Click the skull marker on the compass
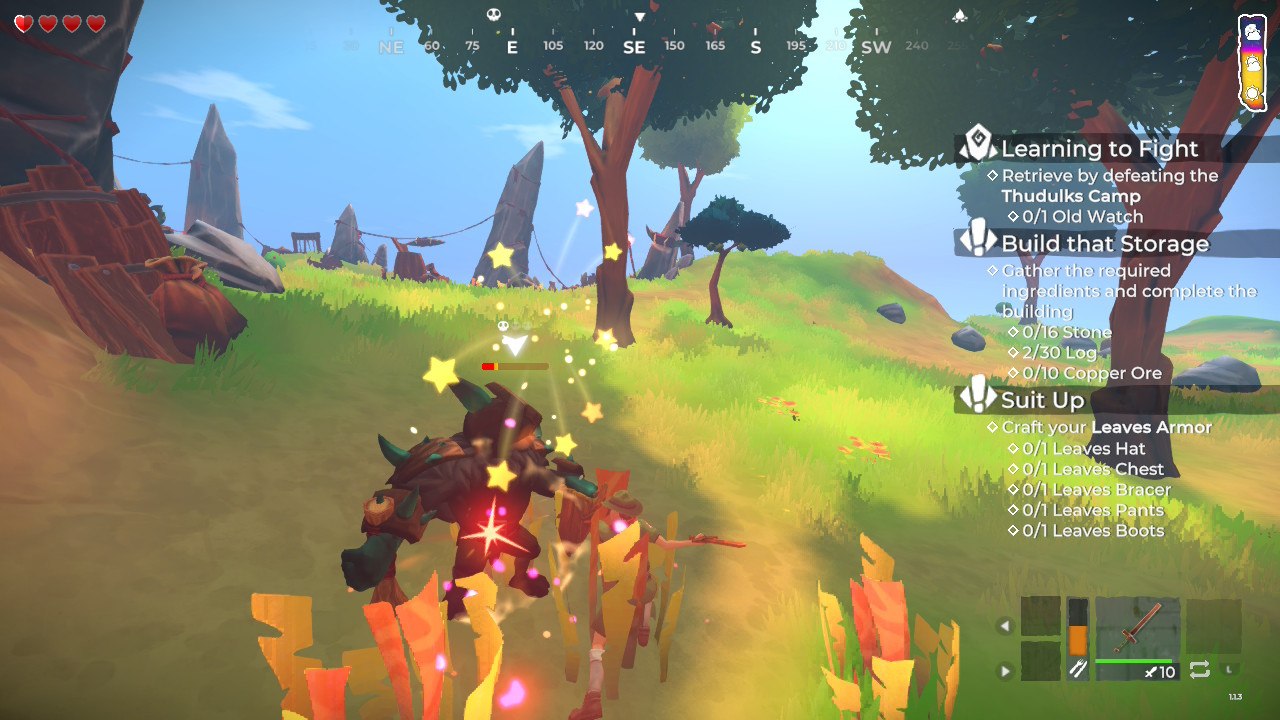This screenshot has height=720, width=1280. [493, 14]
